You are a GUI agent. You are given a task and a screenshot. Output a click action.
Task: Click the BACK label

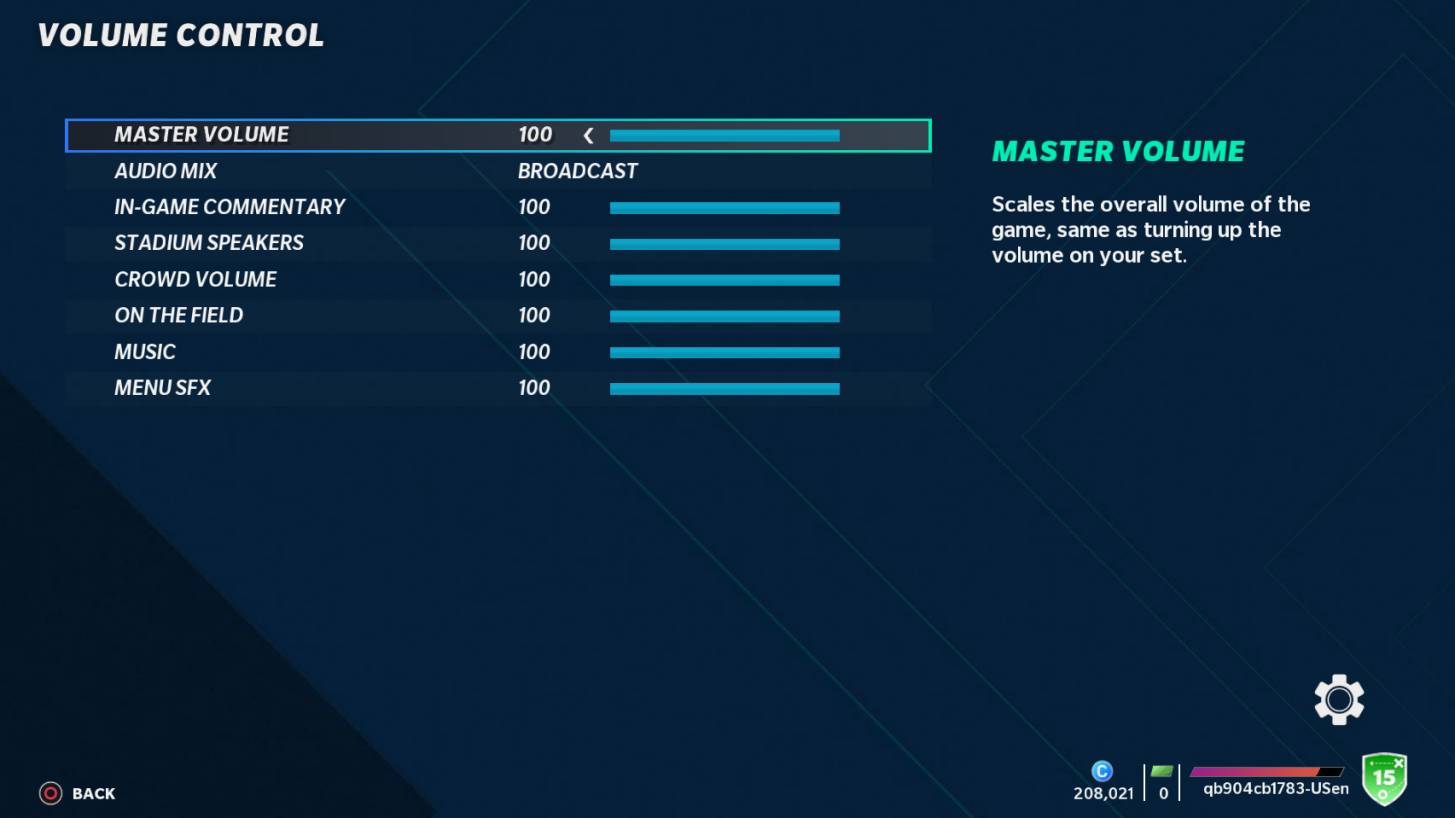pos(93,793)
